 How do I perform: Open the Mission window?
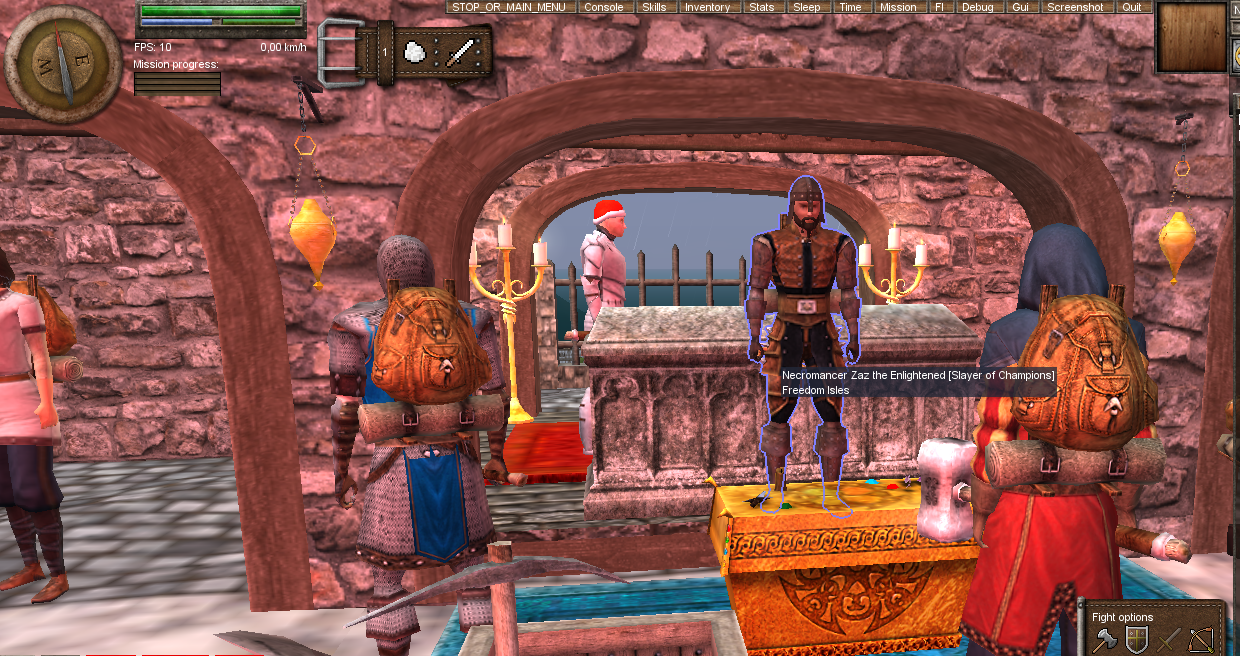pyautogui.click(x=898, y=7)
